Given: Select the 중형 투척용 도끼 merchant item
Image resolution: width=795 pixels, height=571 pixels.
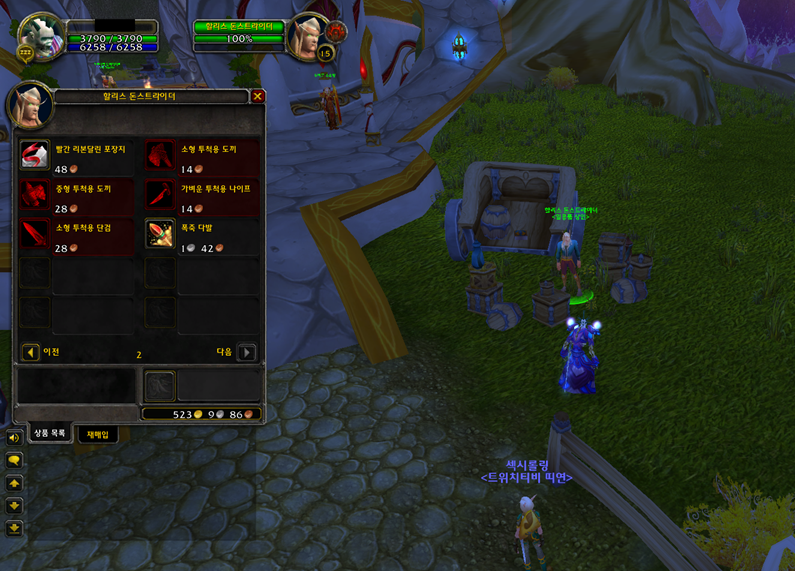Looking at the screenshot, I should coord(35,193).
